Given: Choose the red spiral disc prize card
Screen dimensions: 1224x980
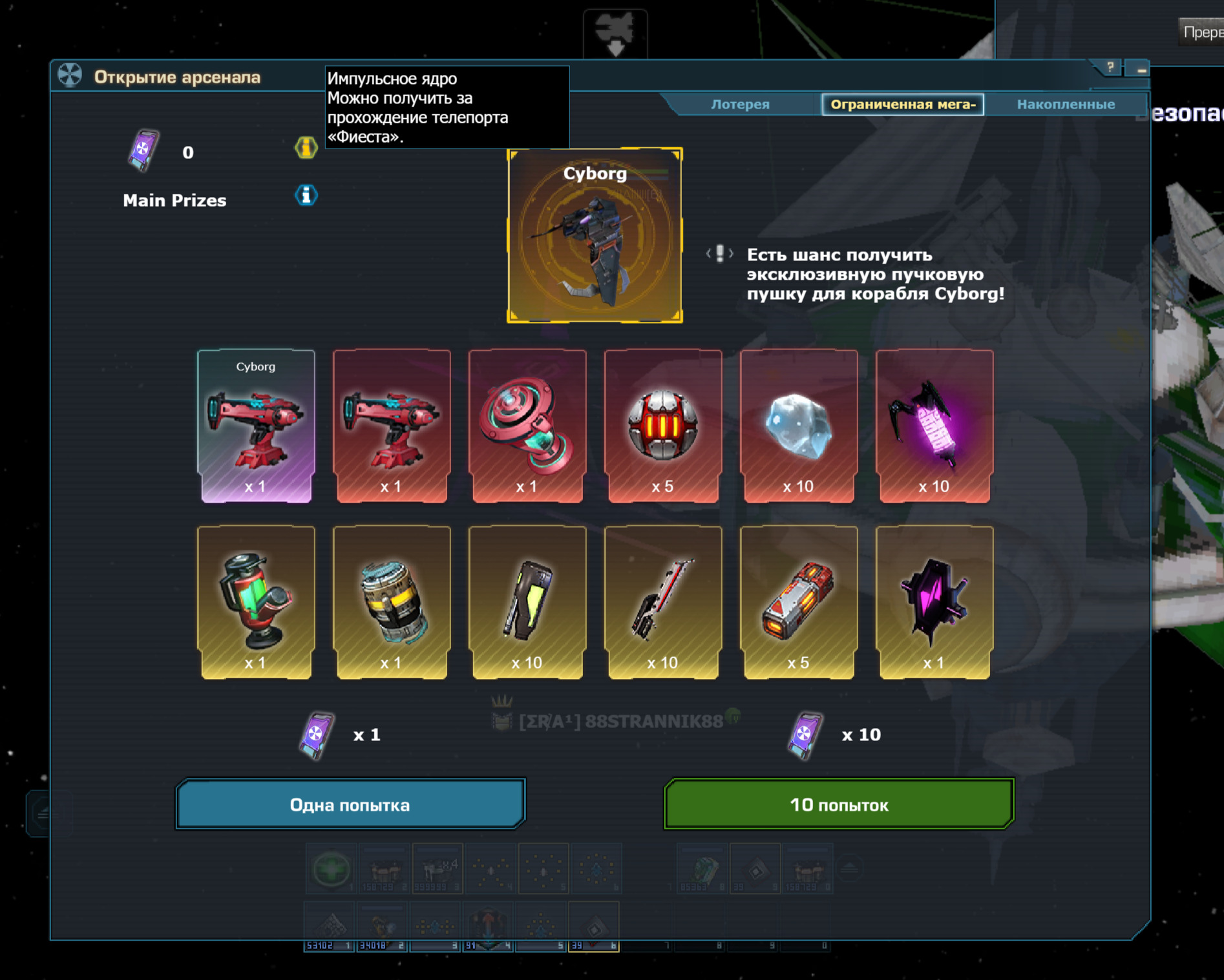Looking at the screenshot, I should pyautogui.click(x=527, y=426).
